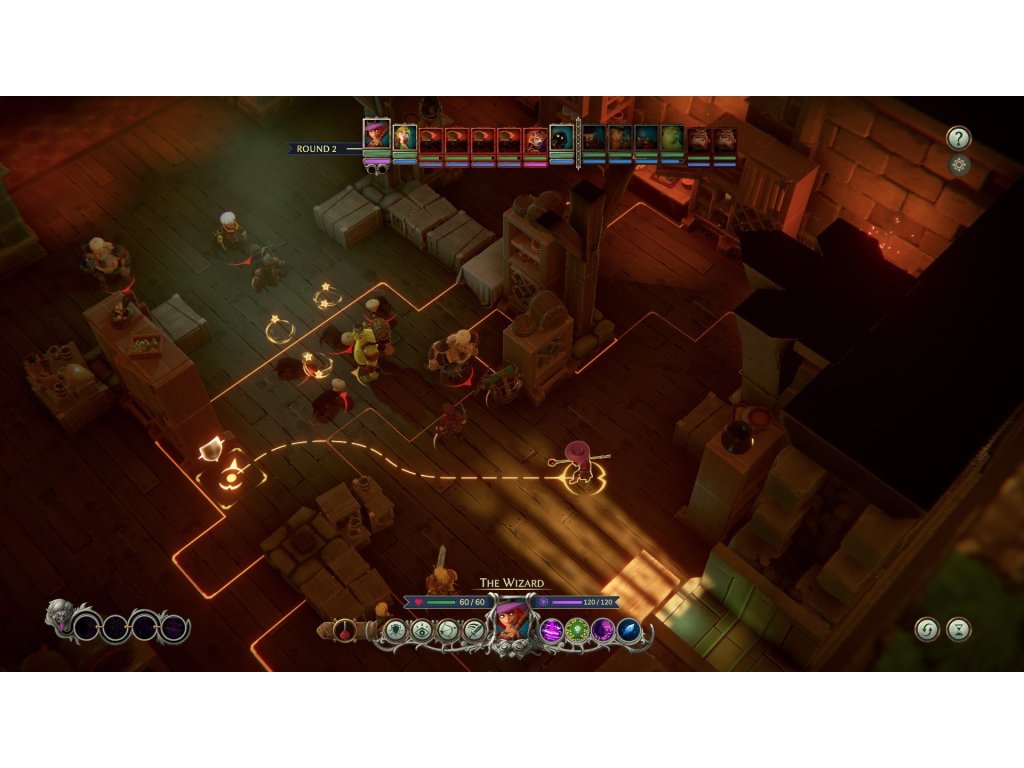Cast the green rune circle spell
The width and height of the screenshot is (1024, 768).
pyautogui.click(x=577, y=631)
